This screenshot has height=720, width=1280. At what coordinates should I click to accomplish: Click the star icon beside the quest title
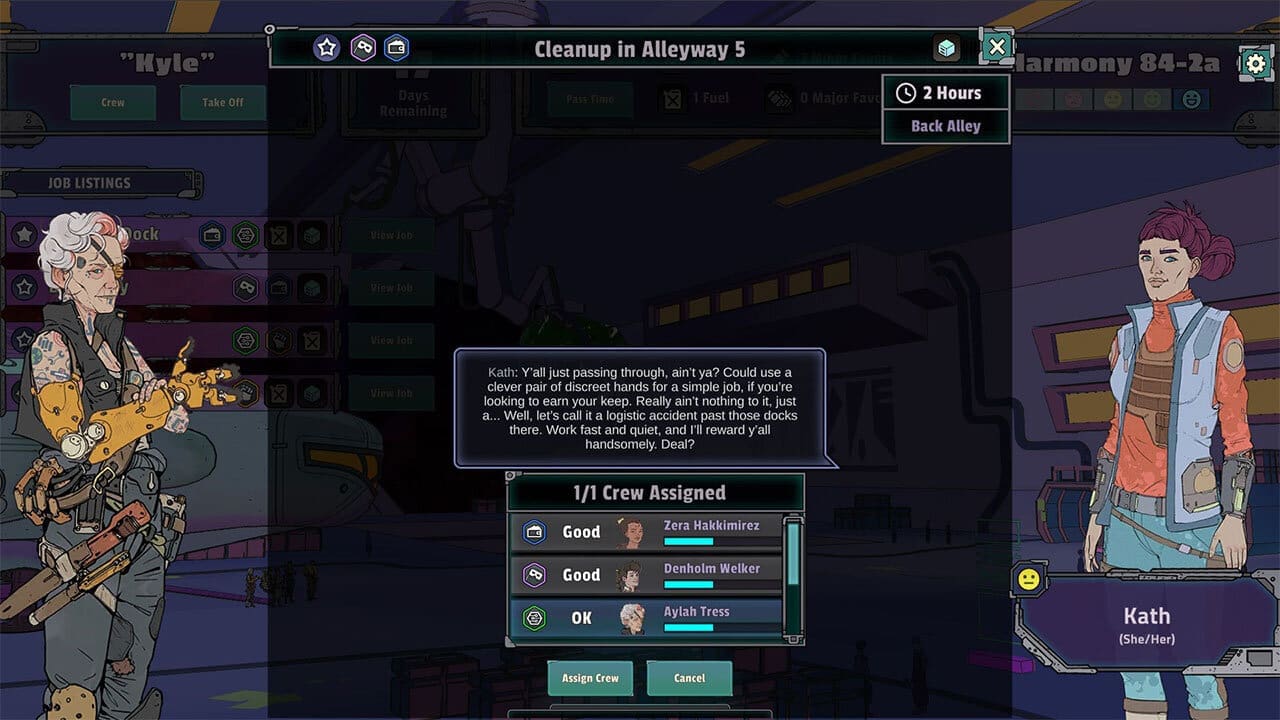click(x=326, y=47)
